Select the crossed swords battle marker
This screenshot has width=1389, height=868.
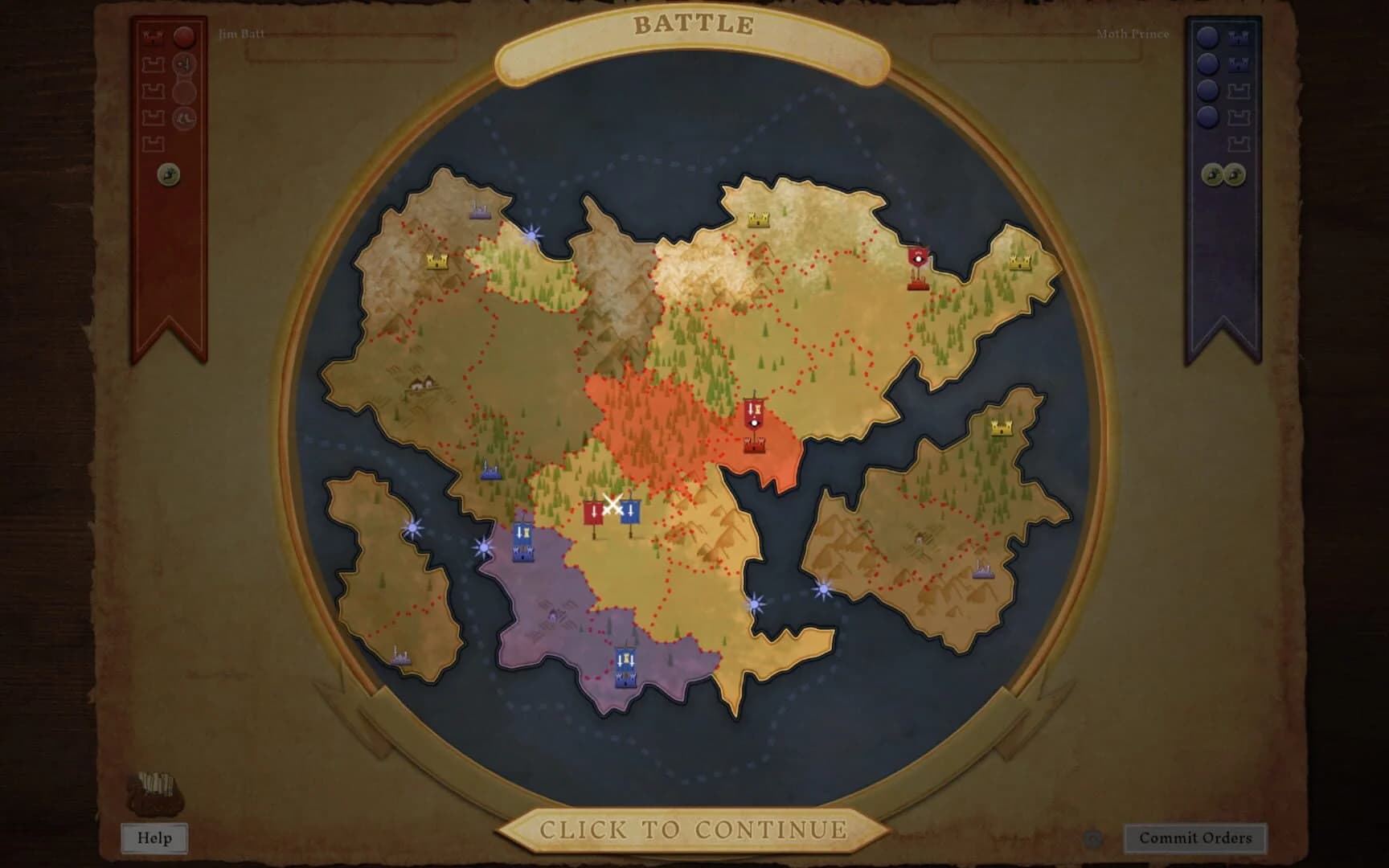(613, 502)
